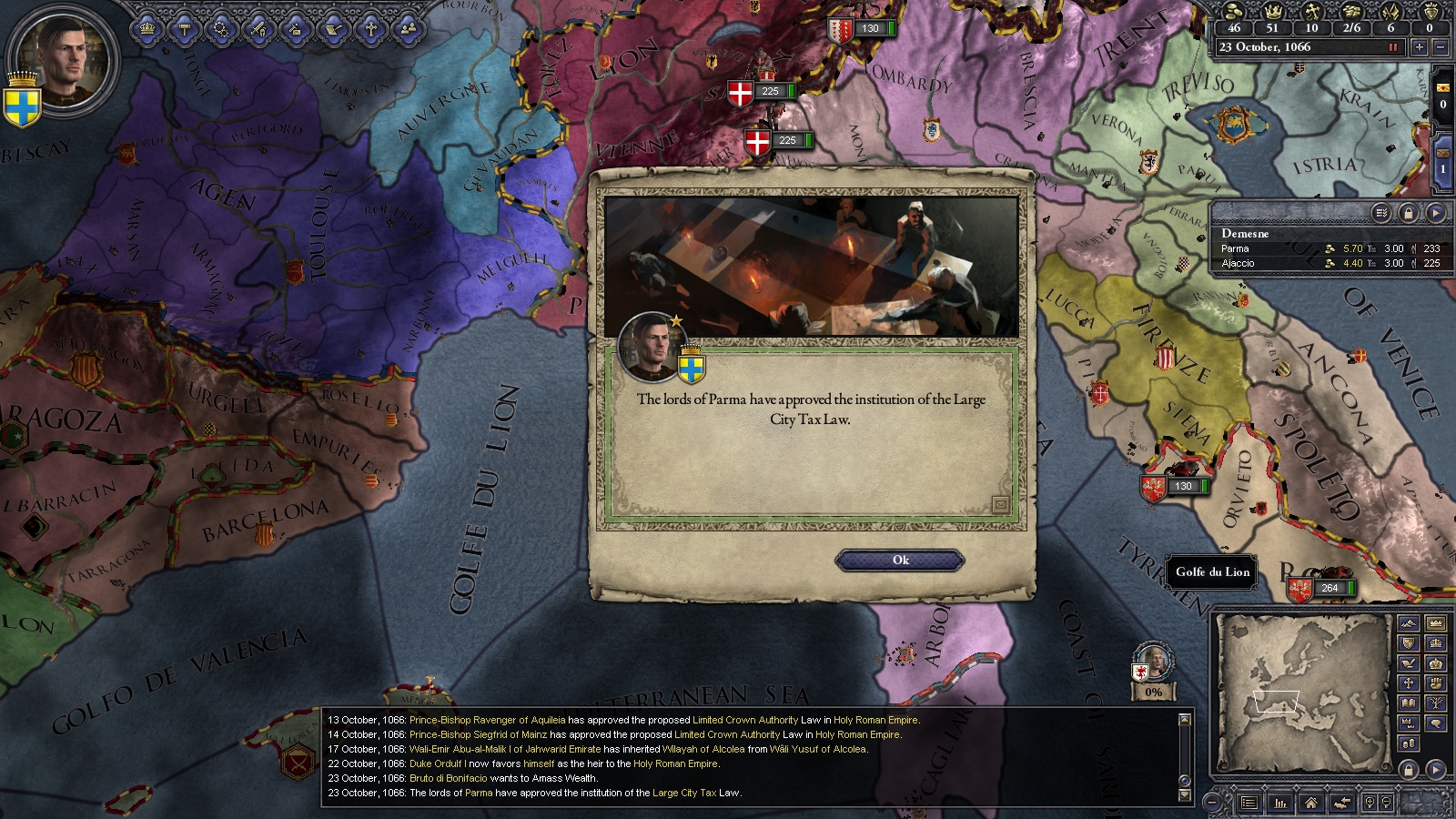Screen dimensions: 1456x819
Task: Open the Religion tab with the cross icon
Action: point(370,29)
